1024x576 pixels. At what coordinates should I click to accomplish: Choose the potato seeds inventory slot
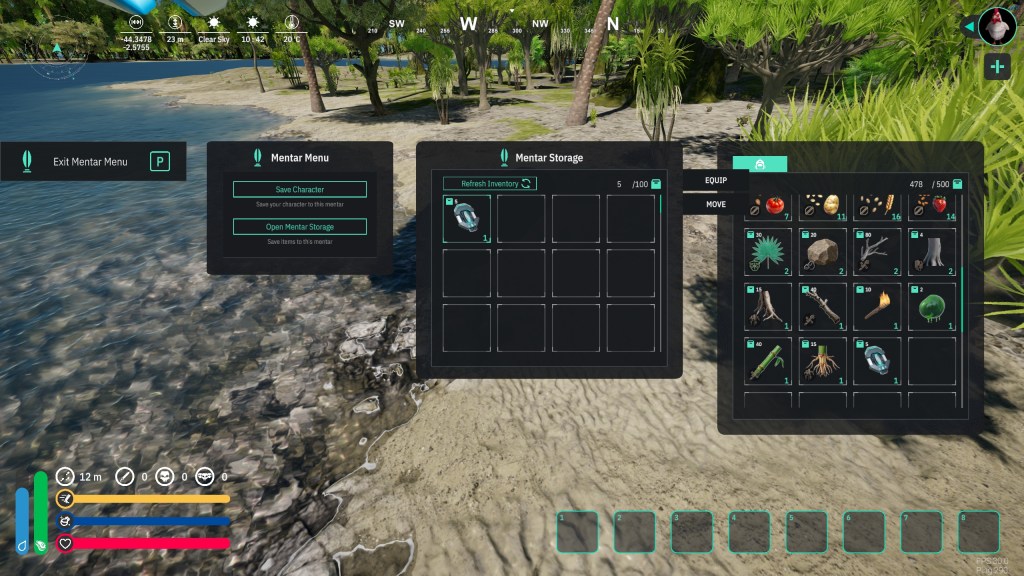[x=822, y=205]
